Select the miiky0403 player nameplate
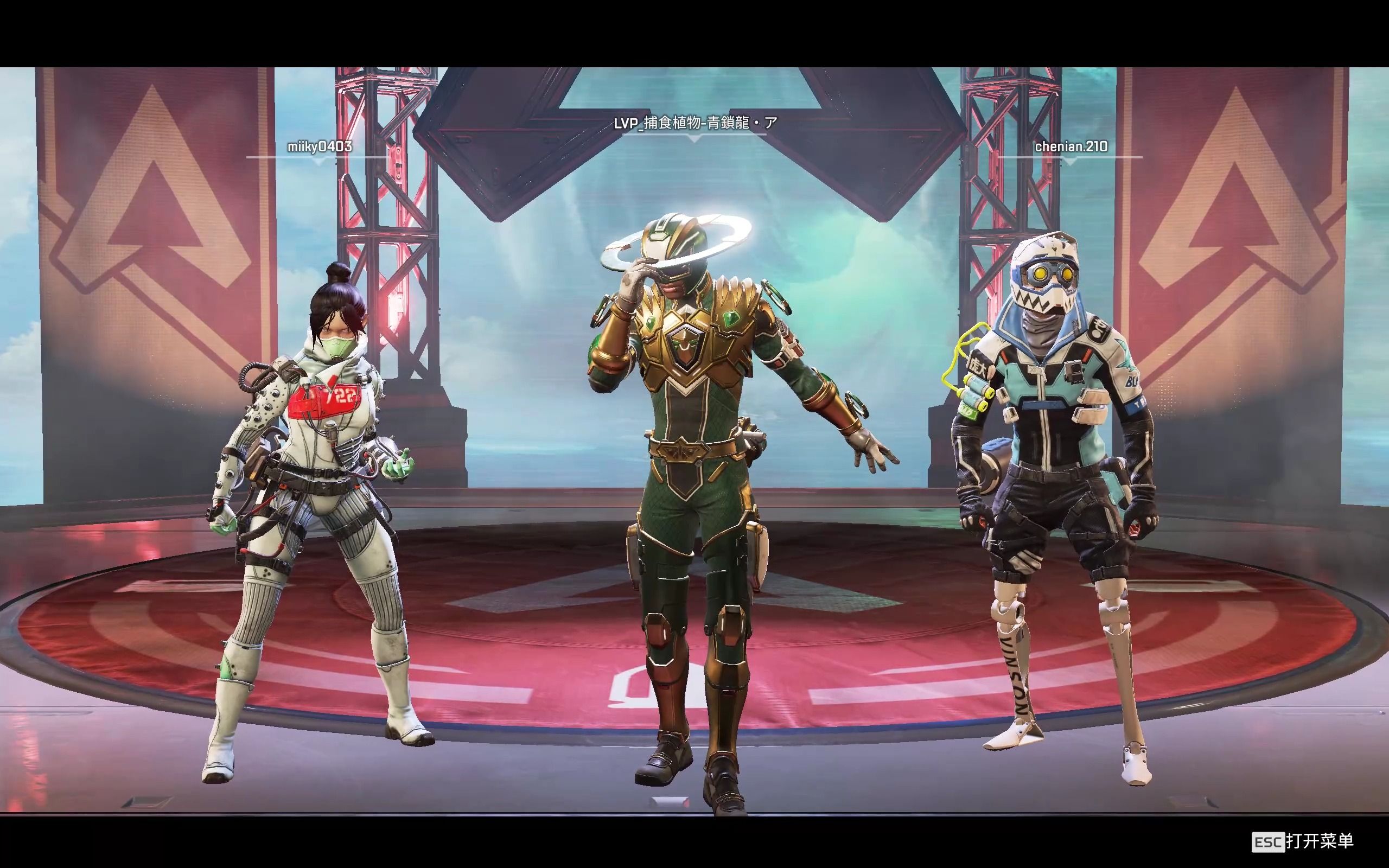Image resolution: width=1389 pixels, height=868 pixels. (x=320, y=147)
